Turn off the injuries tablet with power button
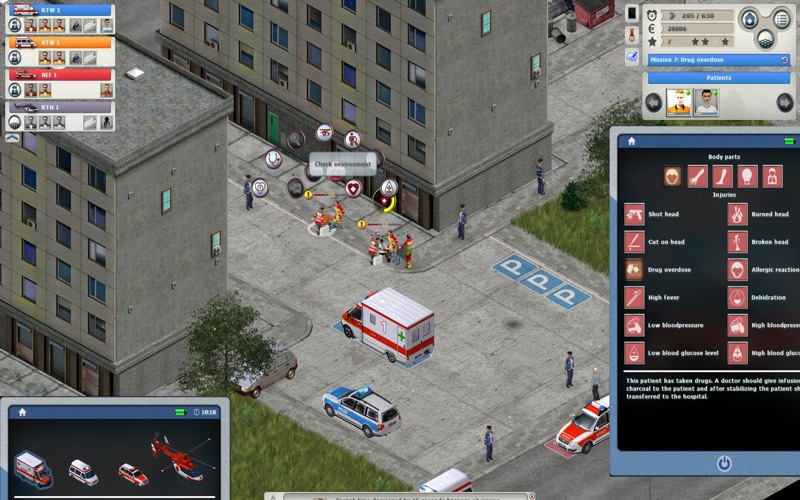The height and width of the screenshot is (500, 800). pos(723,464)
